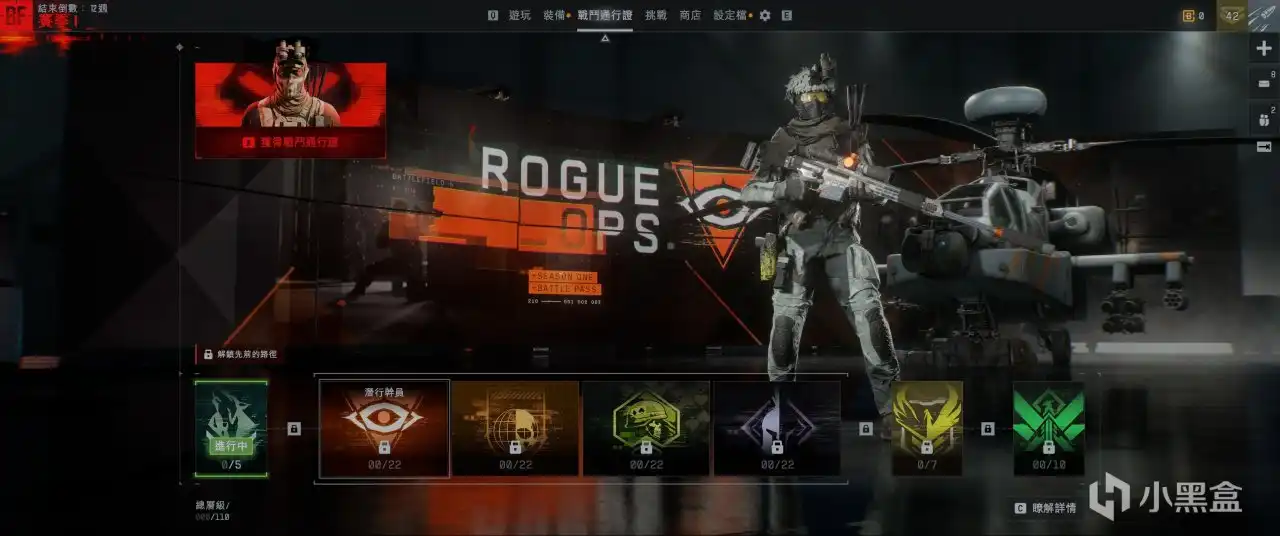Select the 戰鬥通行證 (Battle Pass) tab
Image resolution: width=1280 pixels, height=536 pixels.
tap(604, 15)
